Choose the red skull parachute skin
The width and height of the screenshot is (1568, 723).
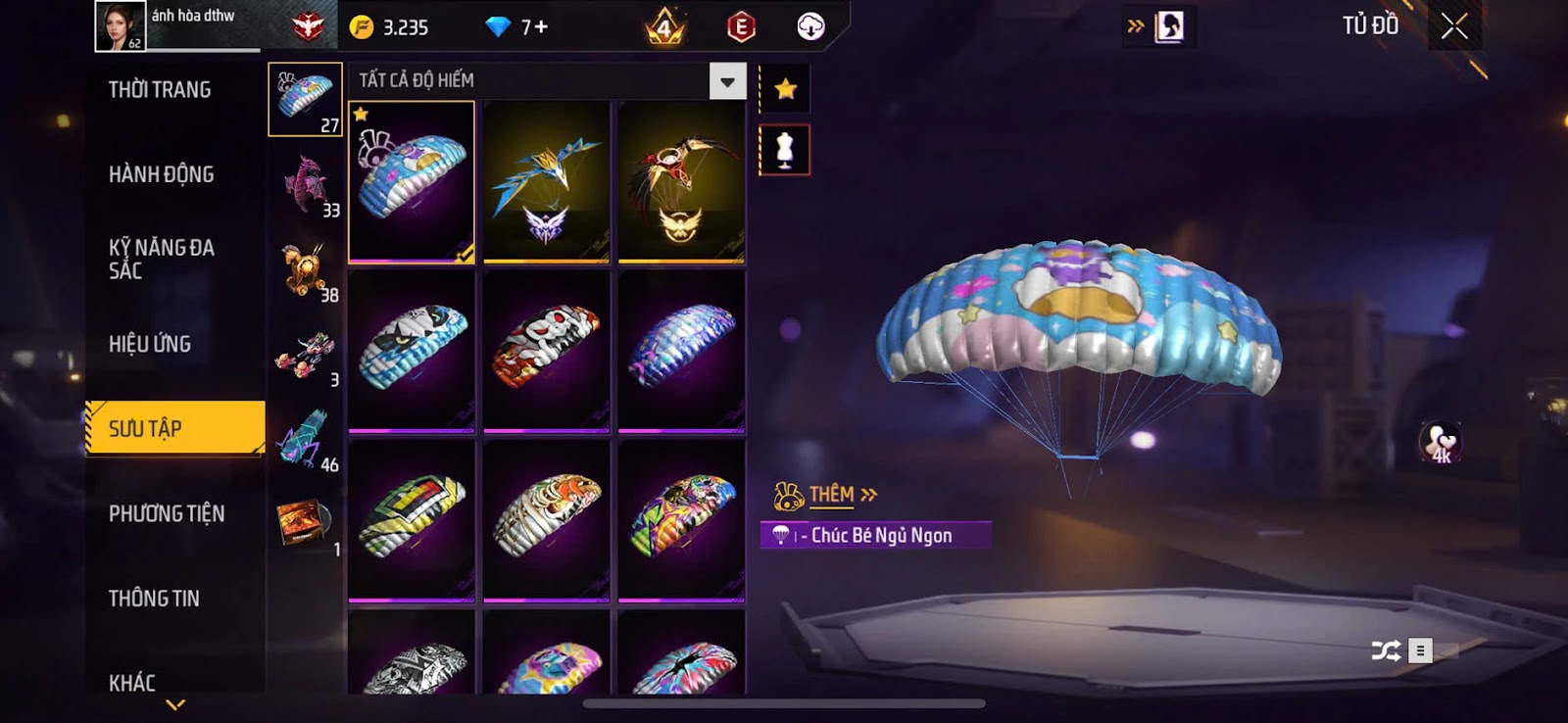click(547, 350)
